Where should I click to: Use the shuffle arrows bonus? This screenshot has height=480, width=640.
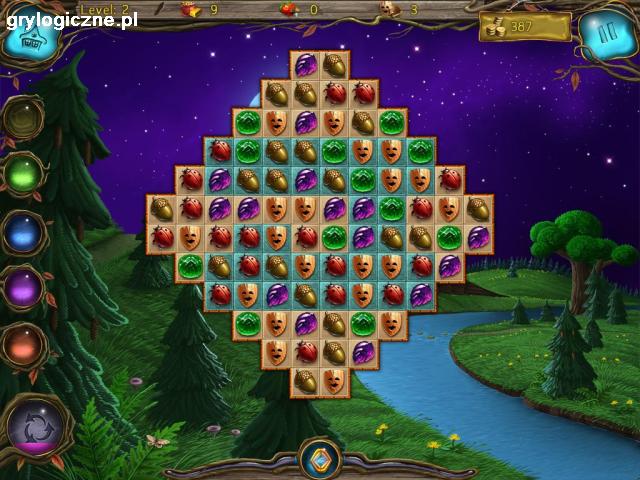(x=35, y=427)
